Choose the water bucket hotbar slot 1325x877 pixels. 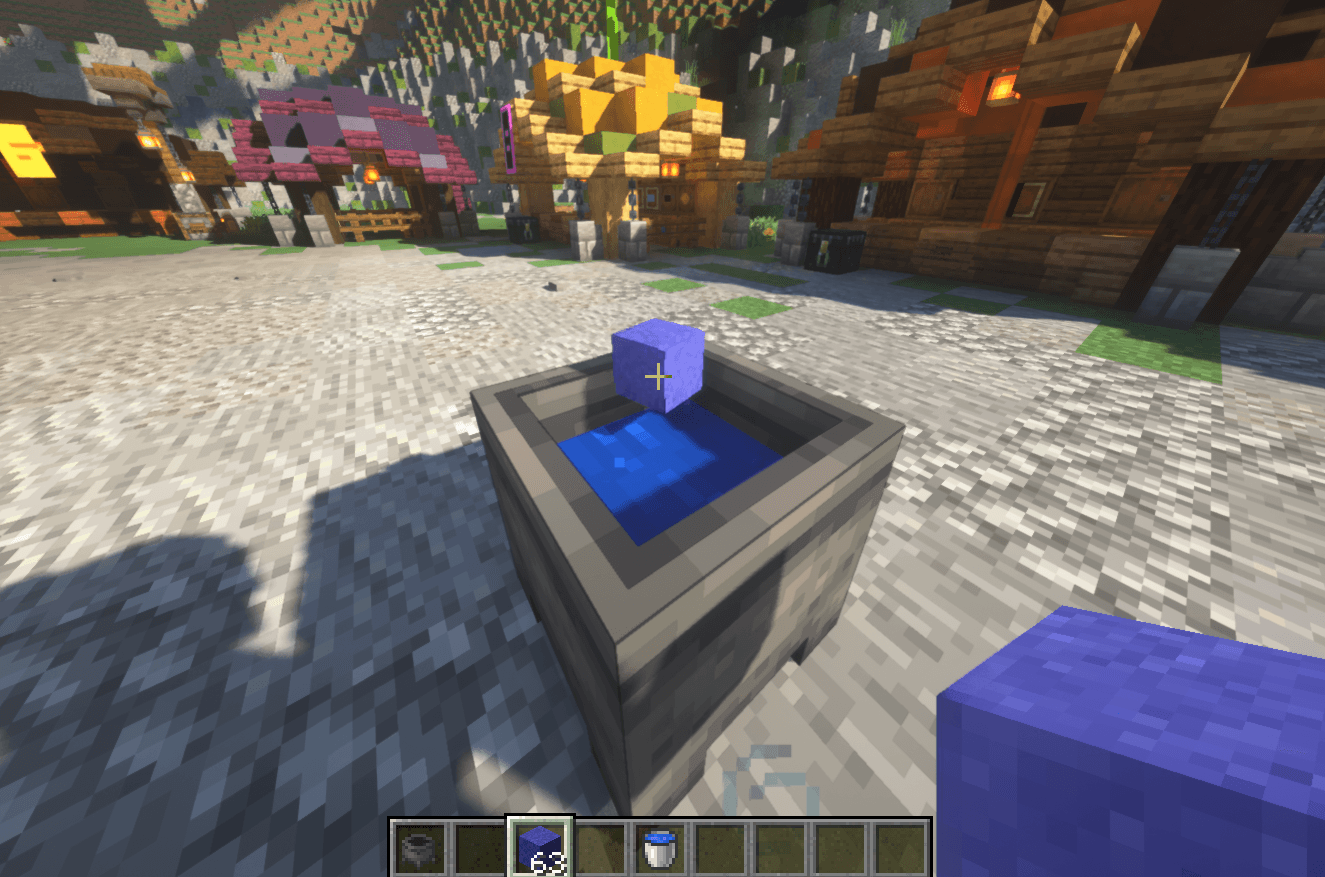tap(660, 847)
